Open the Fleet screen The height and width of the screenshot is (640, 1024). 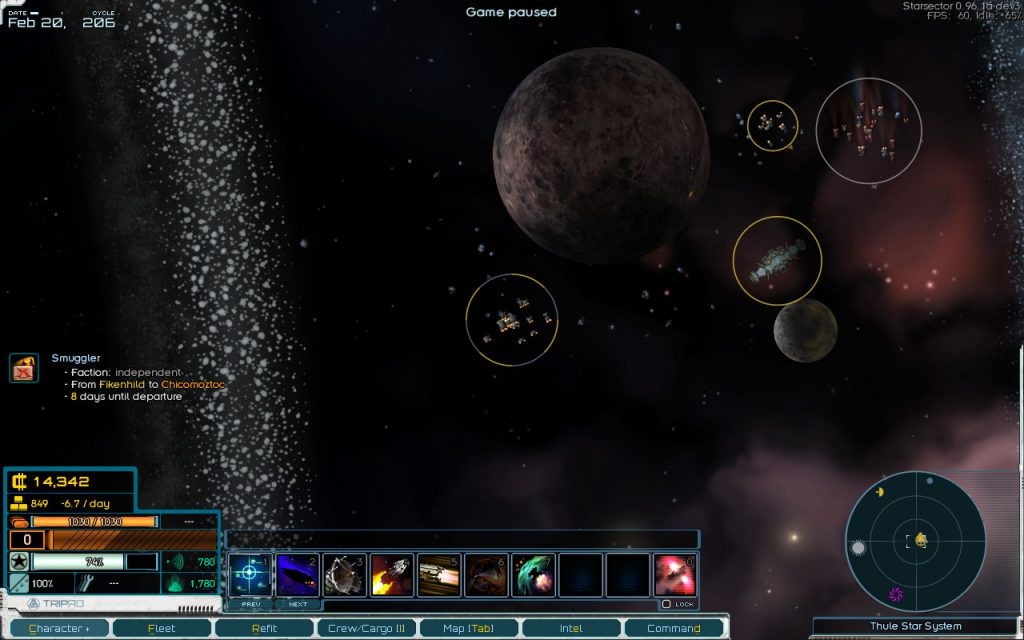[161, 628]
